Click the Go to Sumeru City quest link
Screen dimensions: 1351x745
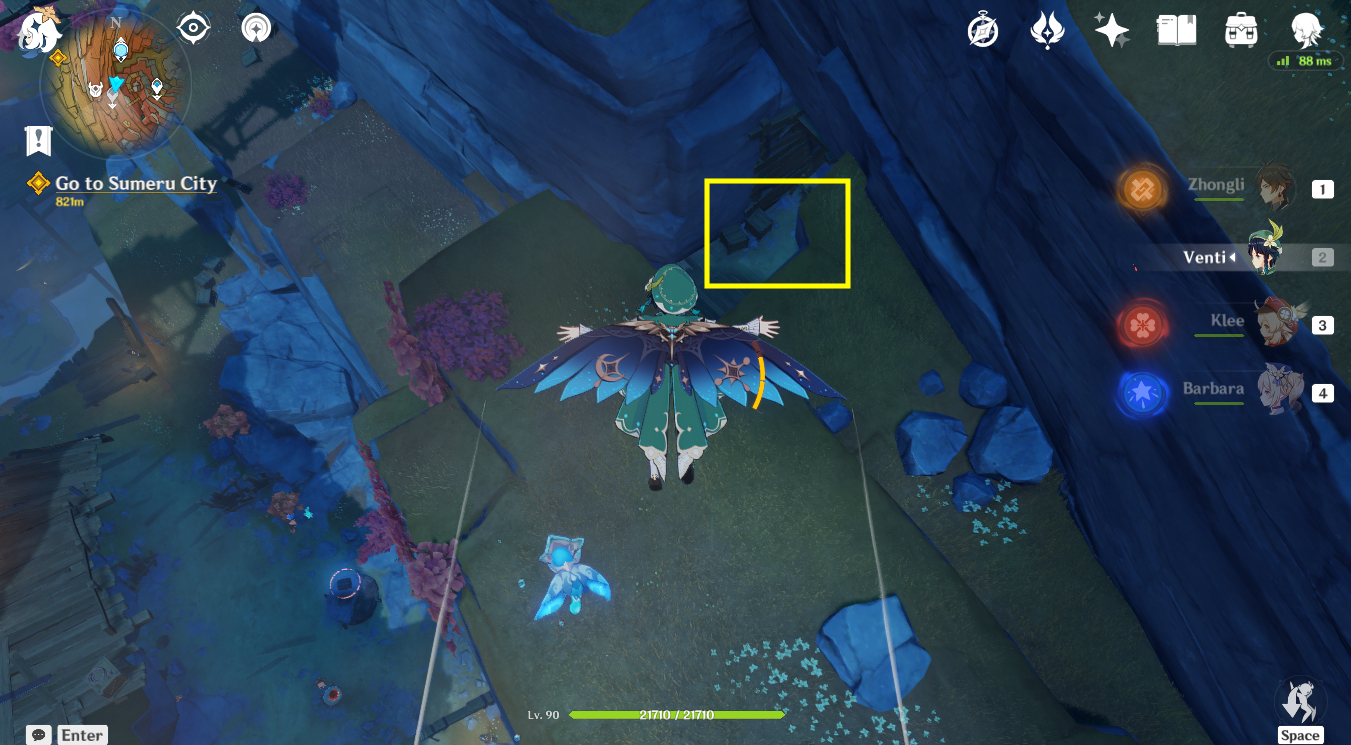[x=136, y=184]
